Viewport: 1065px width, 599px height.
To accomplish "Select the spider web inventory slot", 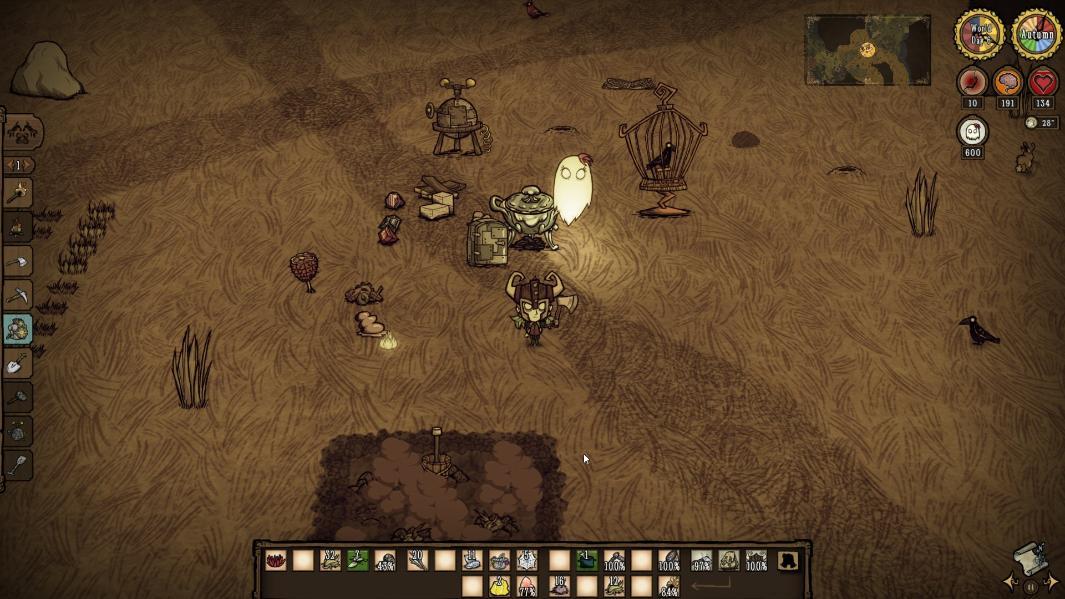I will point(527,561).
